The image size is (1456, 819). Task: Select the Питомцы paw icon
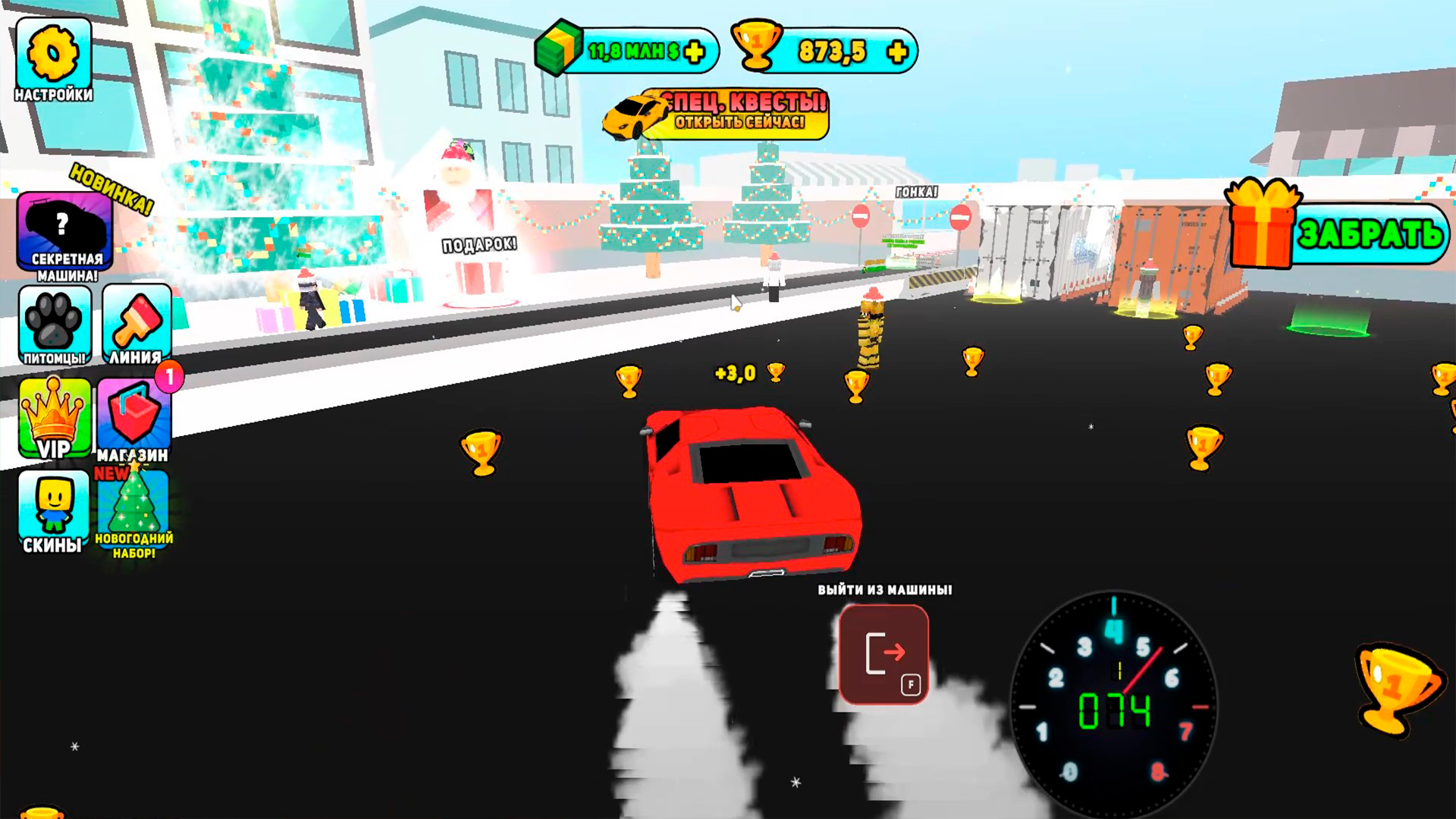pyautogui.click(x=53, y=326)
